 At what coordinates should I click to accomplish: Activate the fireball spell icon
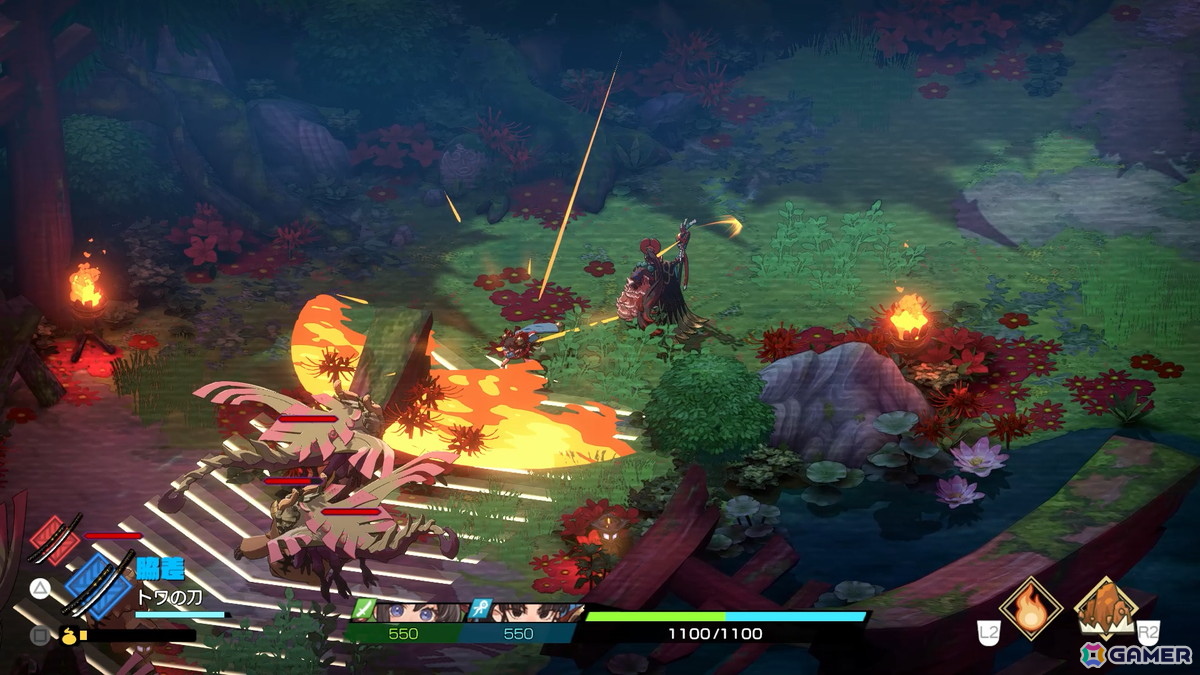1029,607
